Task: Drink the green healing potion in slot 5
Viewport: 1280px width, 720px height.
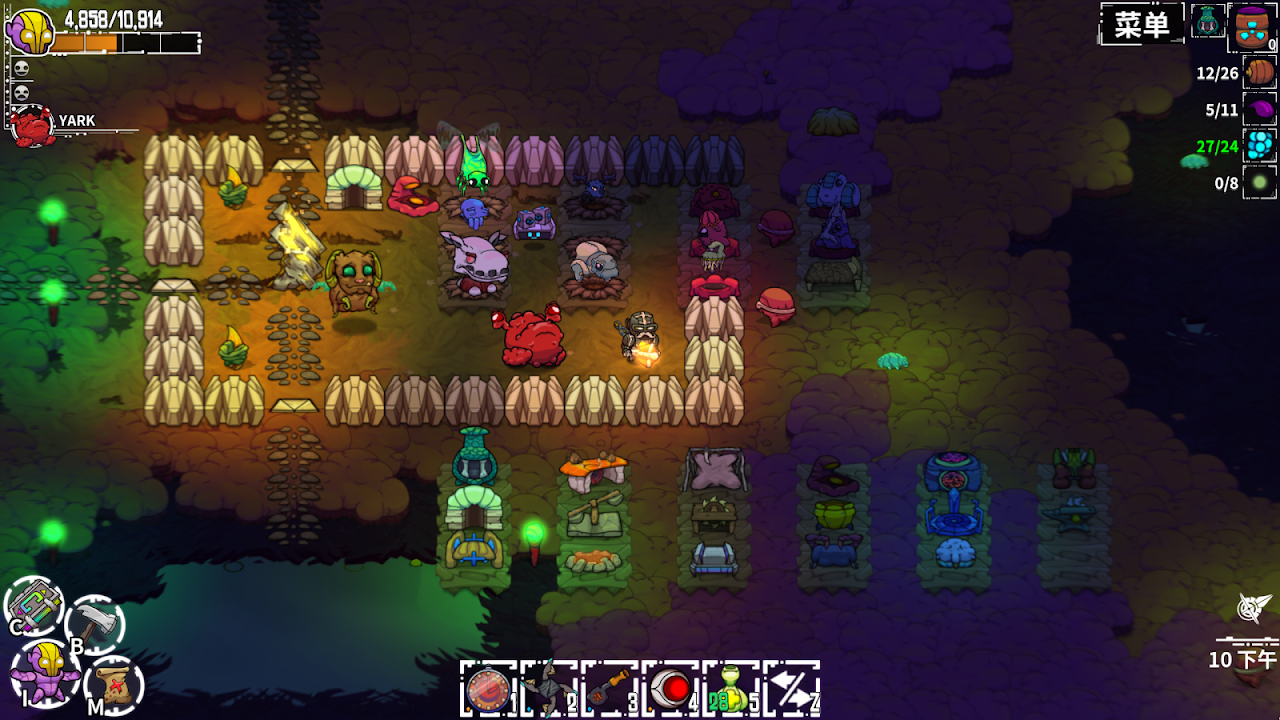Action: [731, 689]
